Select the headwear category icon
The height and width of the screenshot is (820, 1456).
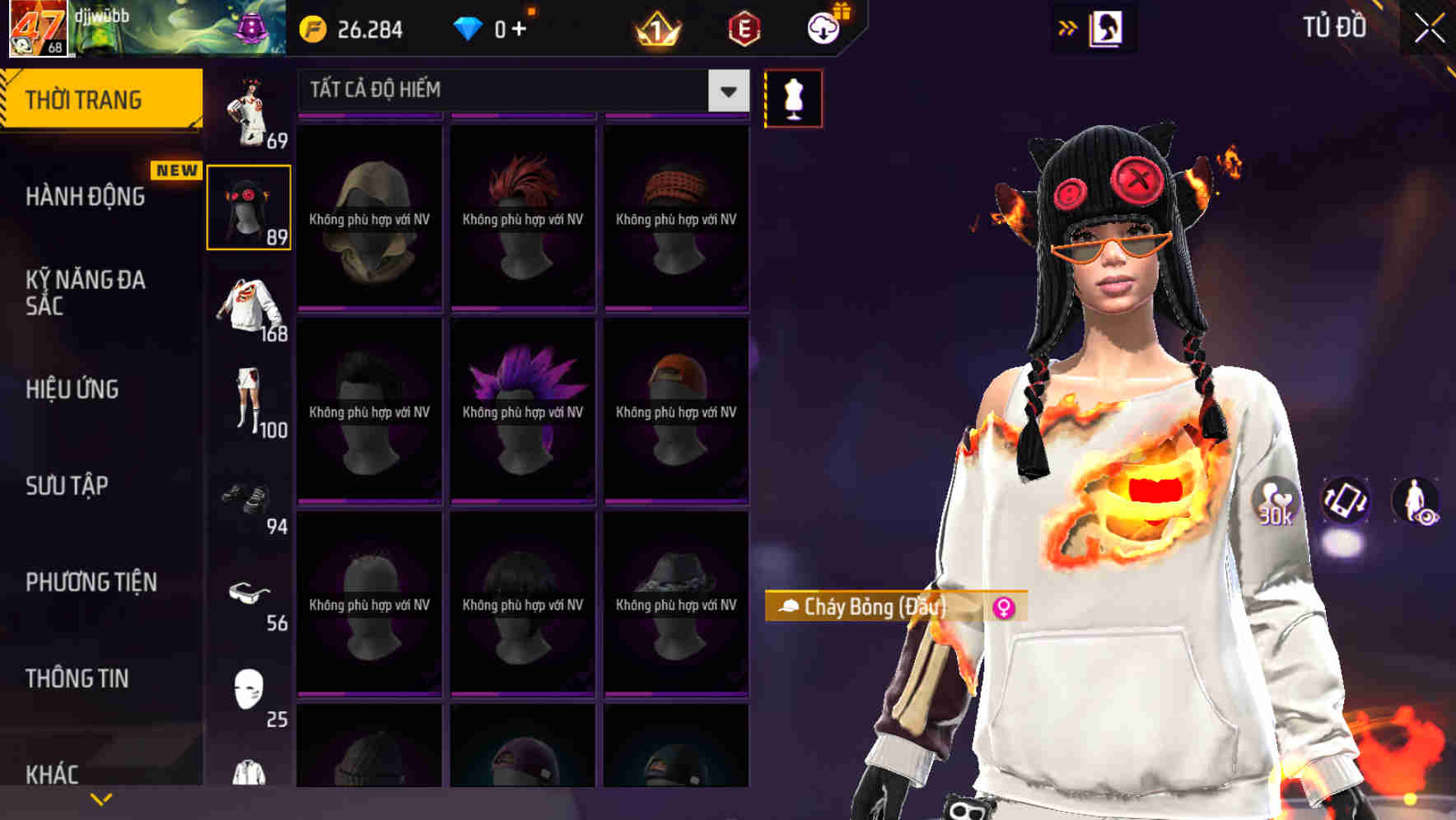pyautogui.click(x=250, y=206)
